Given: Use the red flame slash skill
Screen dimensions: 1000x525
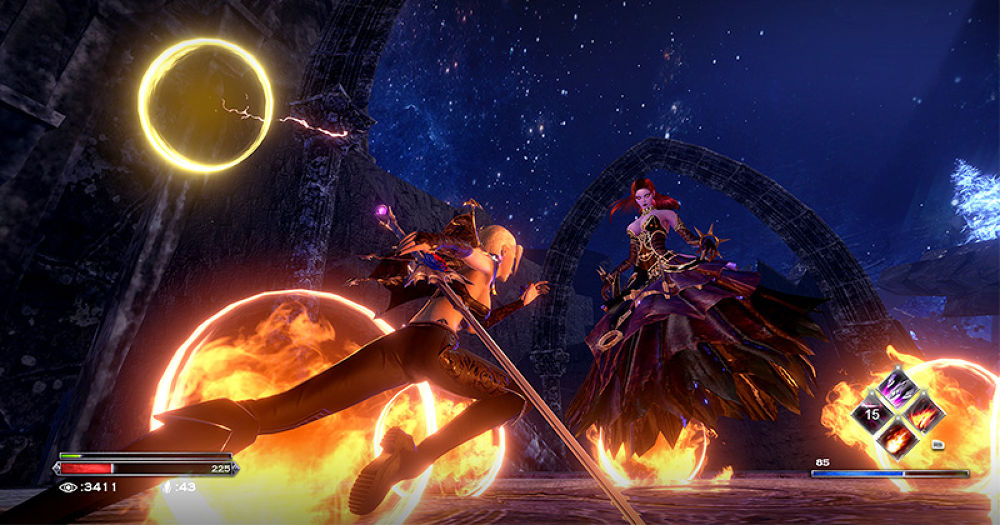Looking at the screenshot, I should 923,412.
